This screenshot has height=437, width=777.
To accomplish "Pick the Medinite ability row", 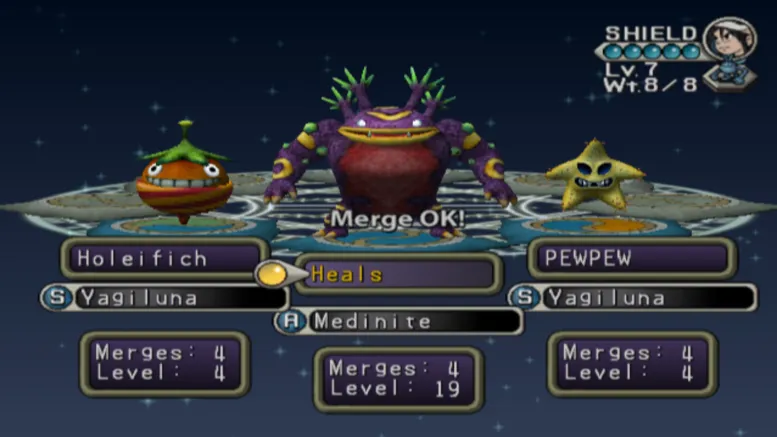I will (398, 321).
